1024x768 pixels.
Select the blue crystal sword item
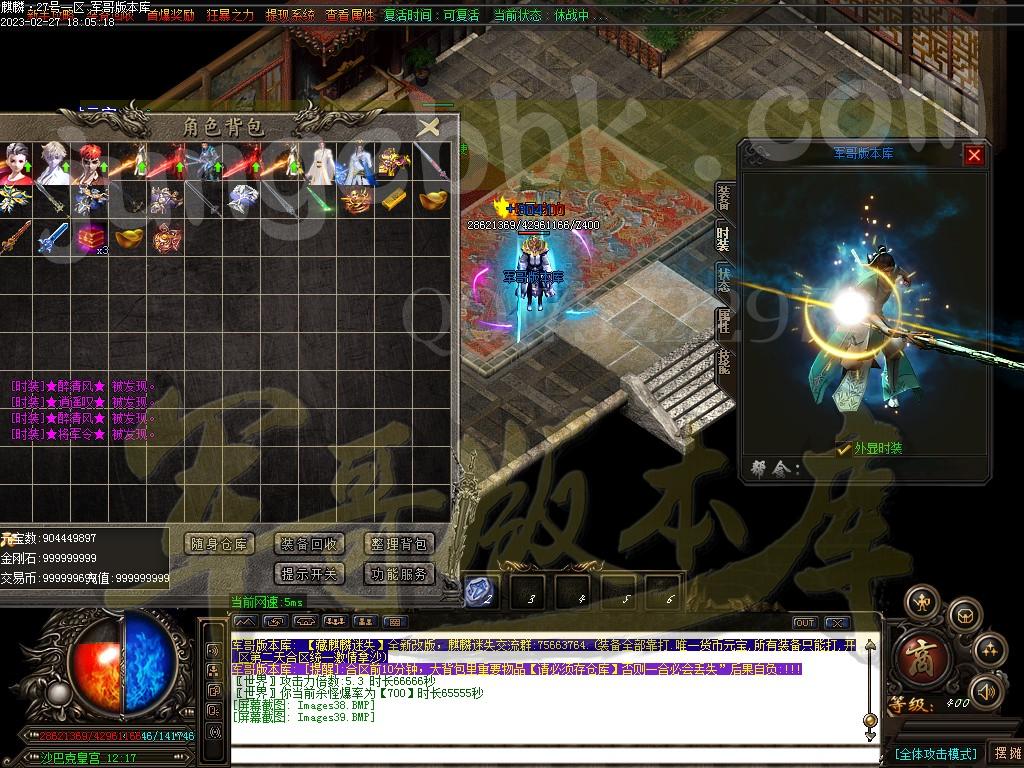(52, 238)
